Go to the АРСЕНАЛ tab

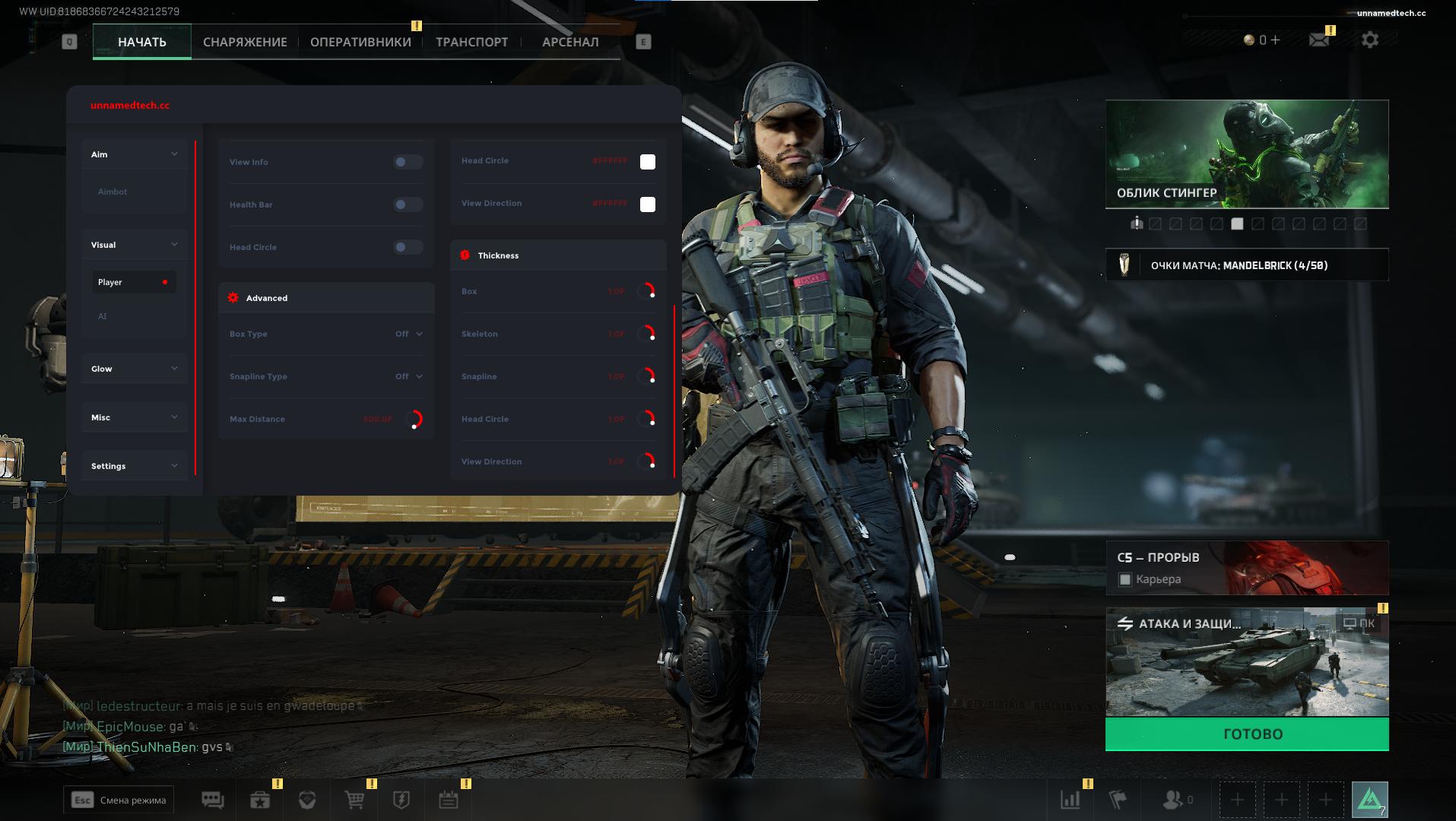[570, 43]
